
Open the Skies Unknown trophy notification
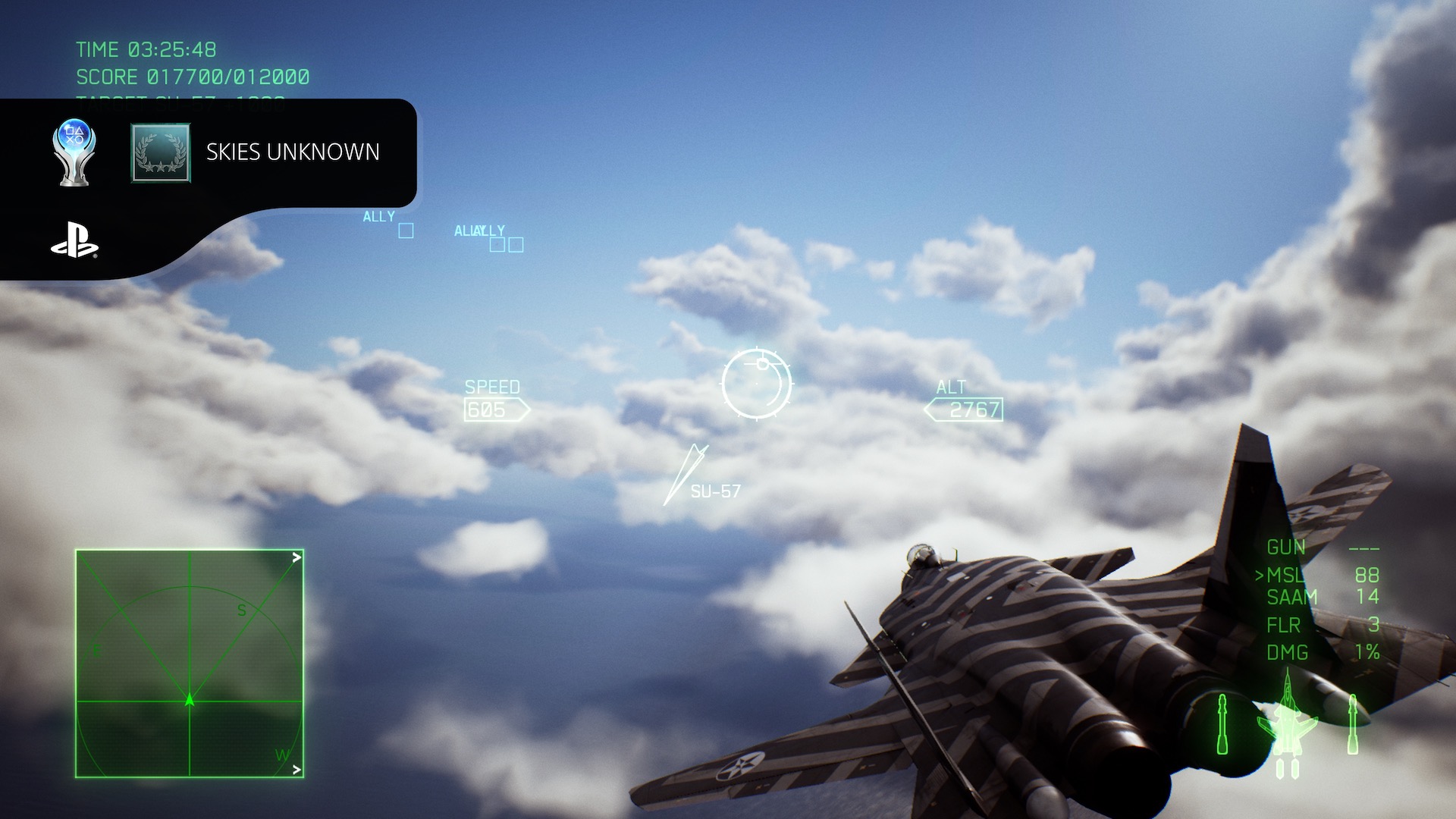coord(293,152)
